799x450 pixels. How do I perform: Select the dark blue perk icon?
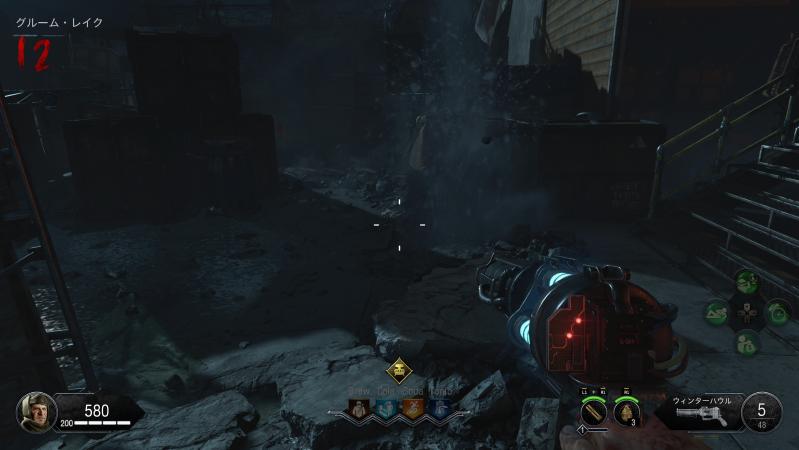point(439,408)
